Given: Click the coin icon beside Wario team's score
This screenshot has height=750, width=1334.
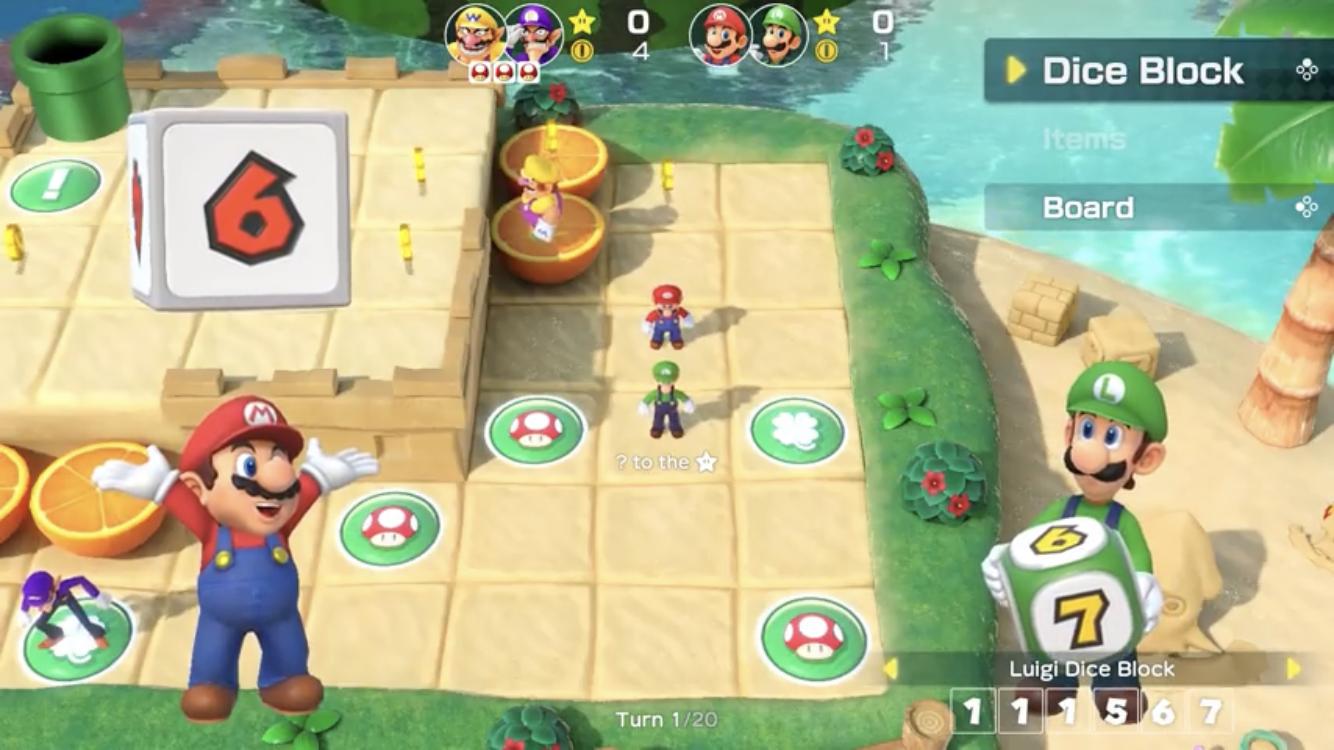Looking at the screenshot, I should coord(582,50).
